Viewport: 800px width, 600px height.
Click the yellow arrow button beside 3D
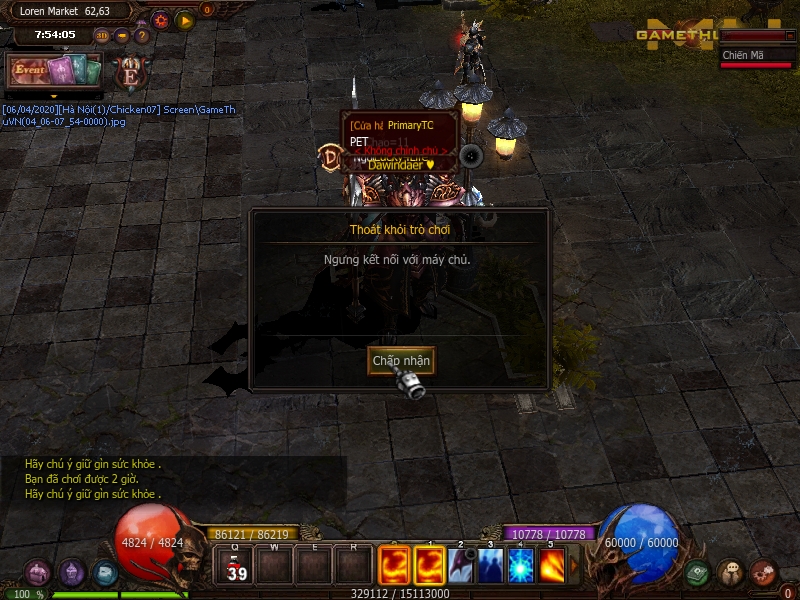(x=122, y=36)
